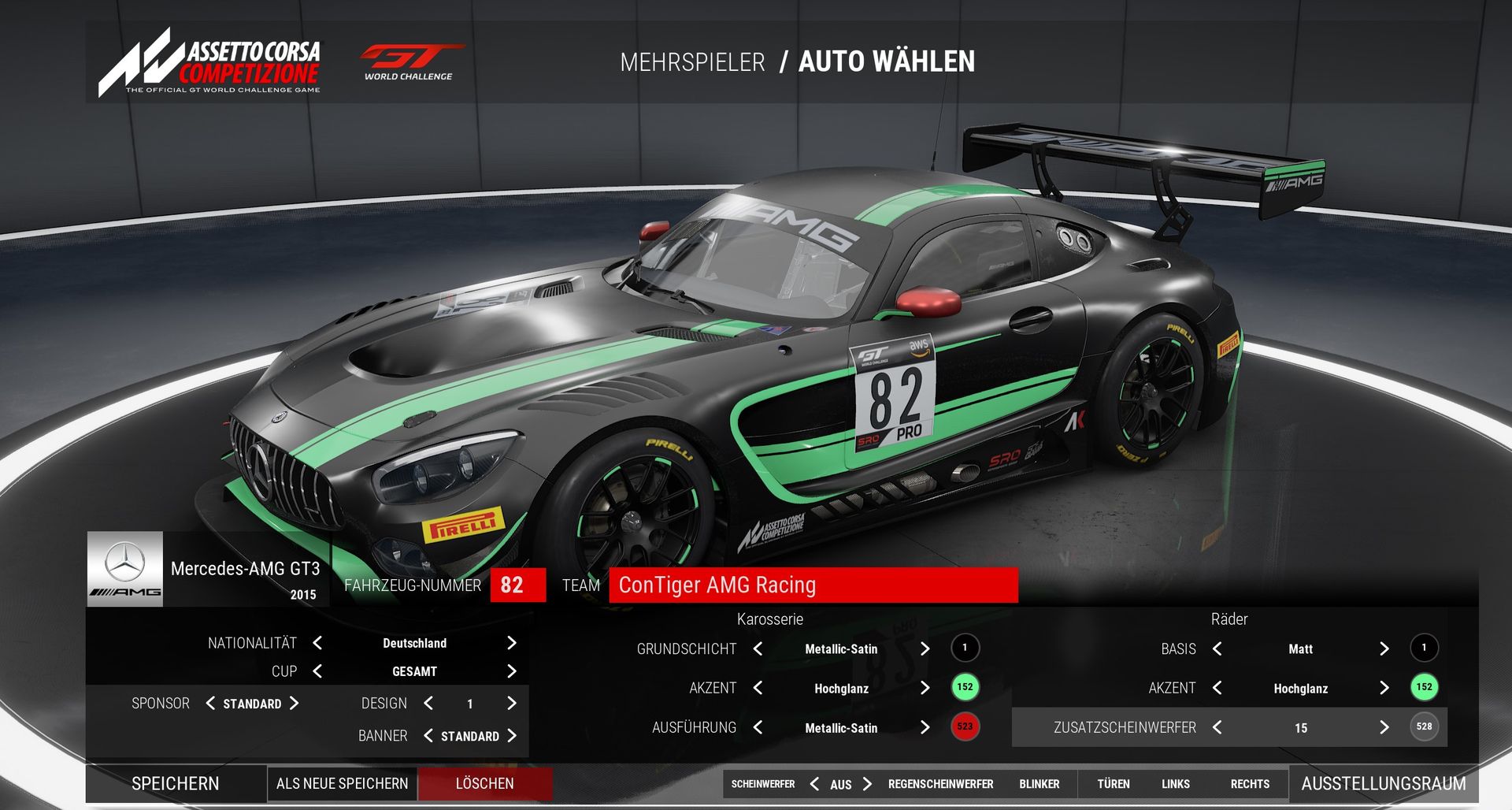The height and width of the screenshot is (810, 1512).
Task: Step Cup selection forward from Gesamt
Action: click(511, 671)
